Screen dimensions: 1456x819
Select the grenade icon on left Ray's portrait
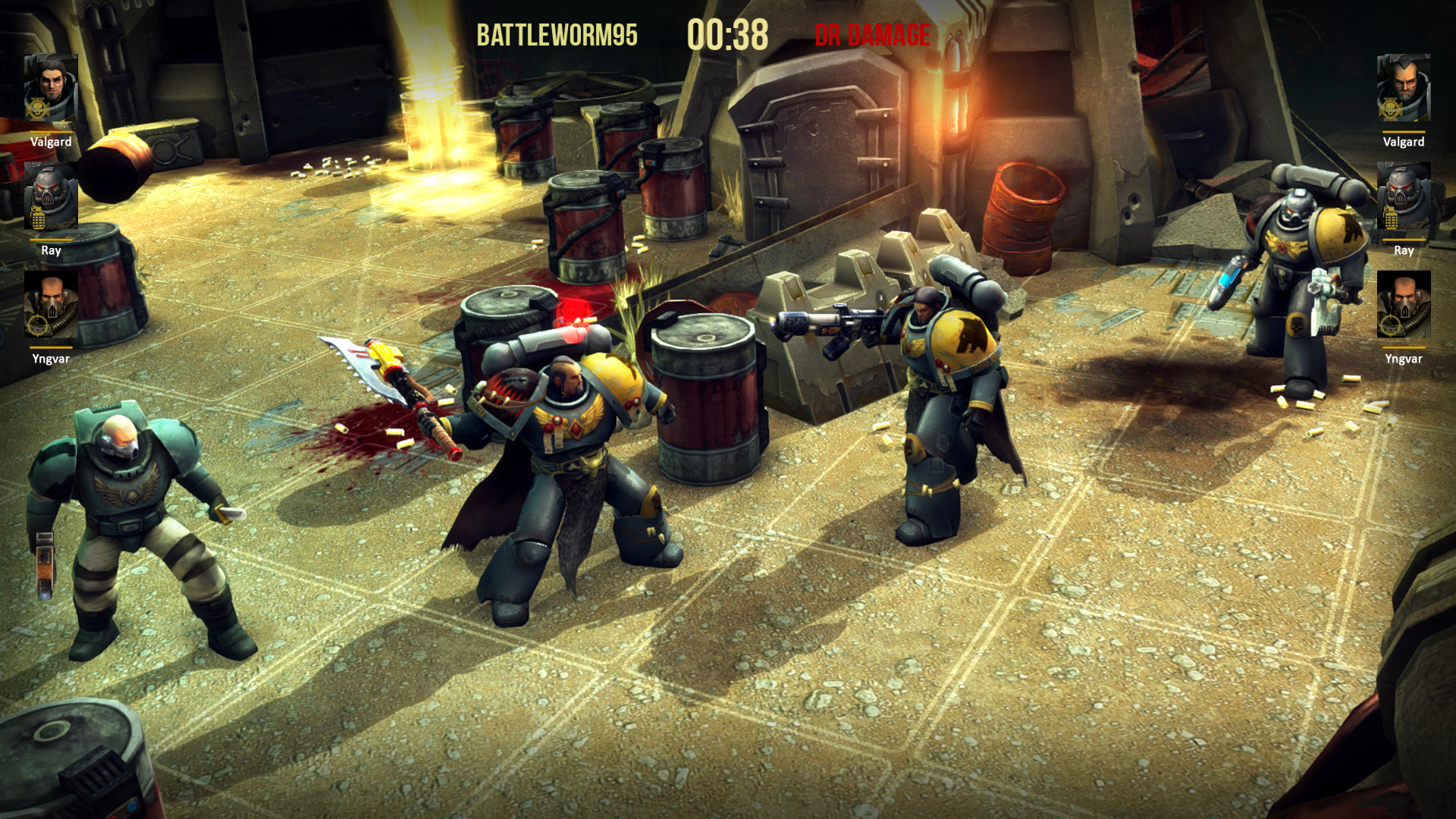click(x=39, y=215)
